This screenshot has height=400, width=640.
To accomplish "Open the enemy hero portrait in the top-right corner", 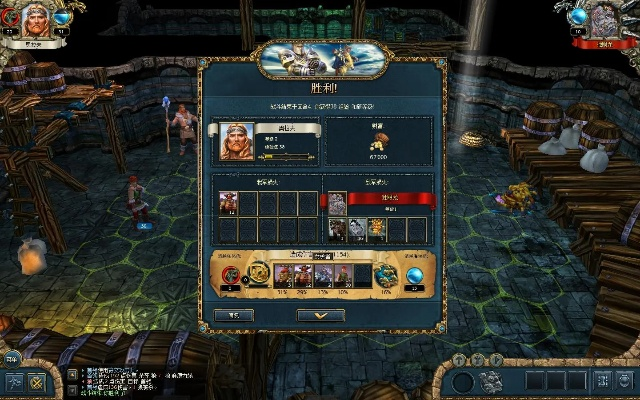I will pyautogui.click(x=604, y=20).
